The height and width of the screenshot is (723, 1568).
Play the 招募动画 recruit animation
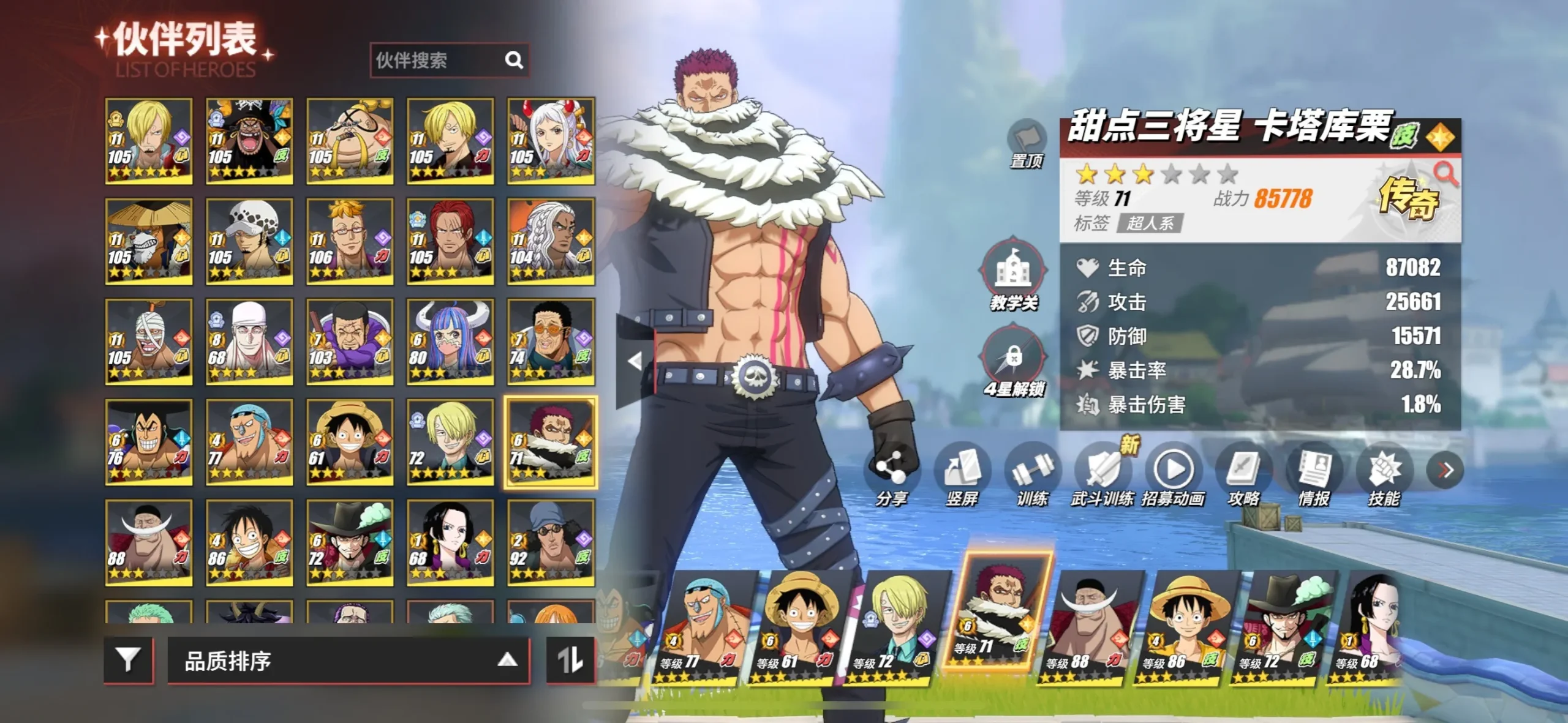(1173, 471)
